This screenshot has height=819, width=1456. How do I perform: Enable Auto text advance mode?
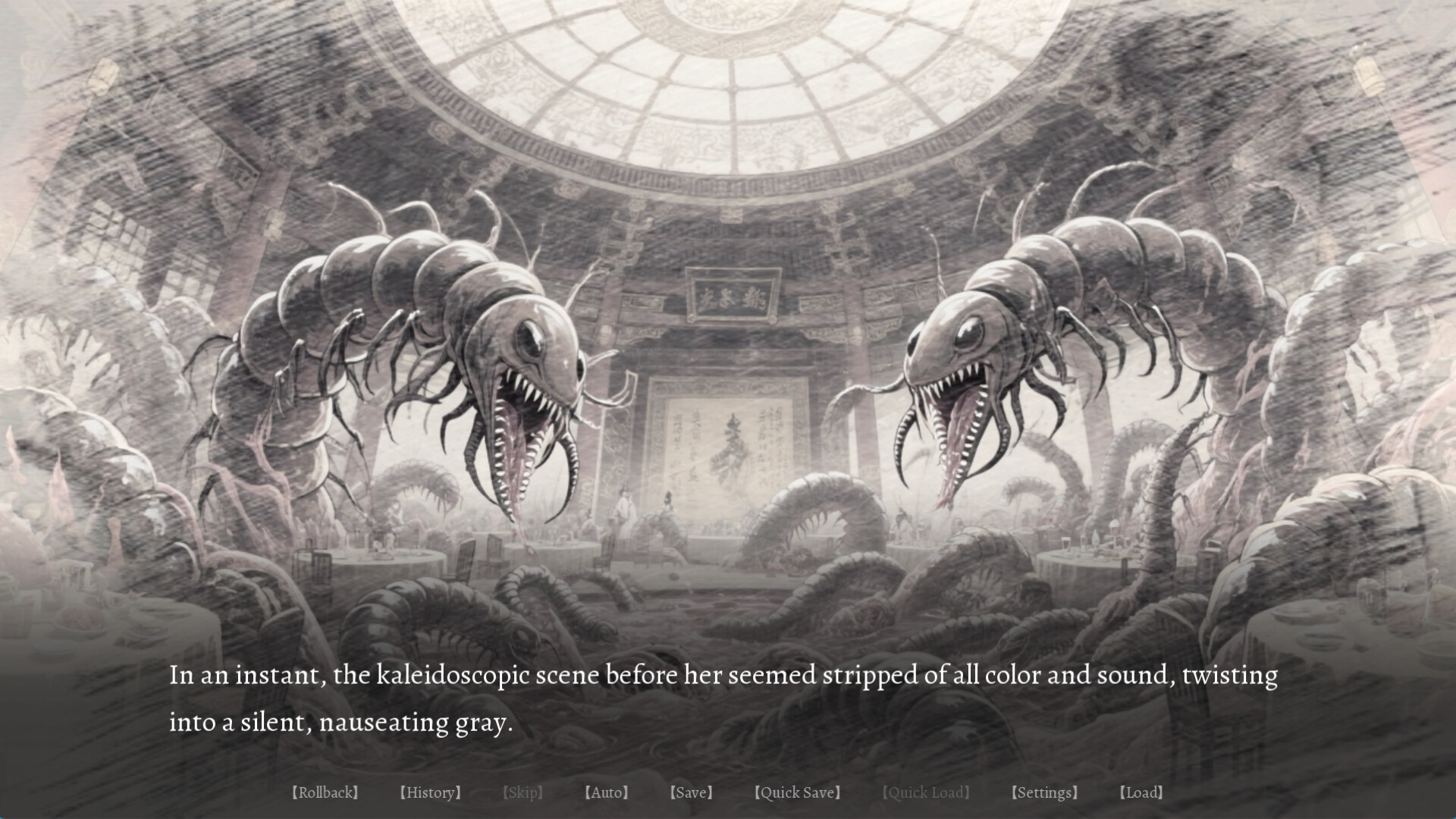tap(607, 792)
